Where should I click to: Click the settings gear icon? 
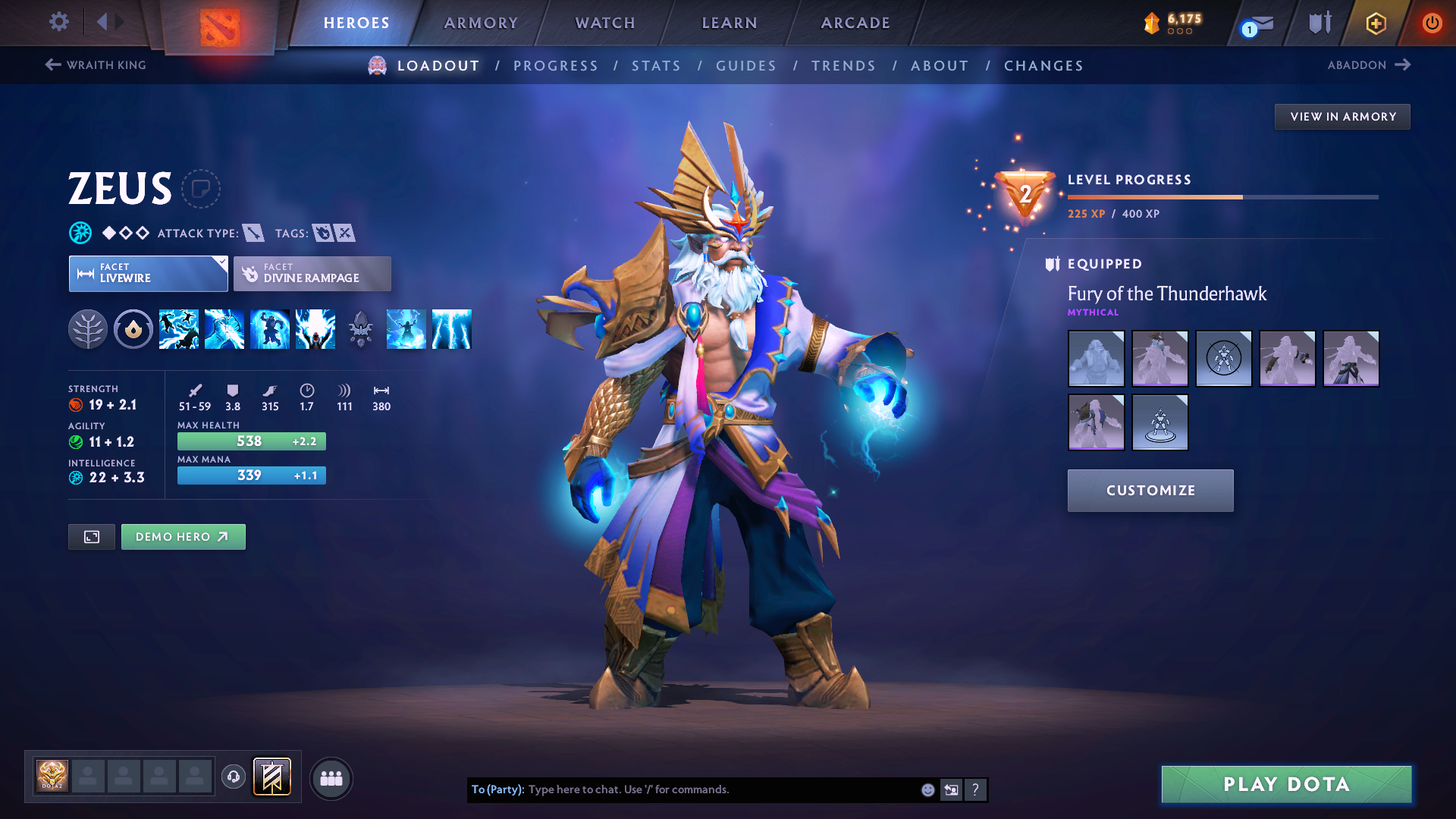(58, 22)
